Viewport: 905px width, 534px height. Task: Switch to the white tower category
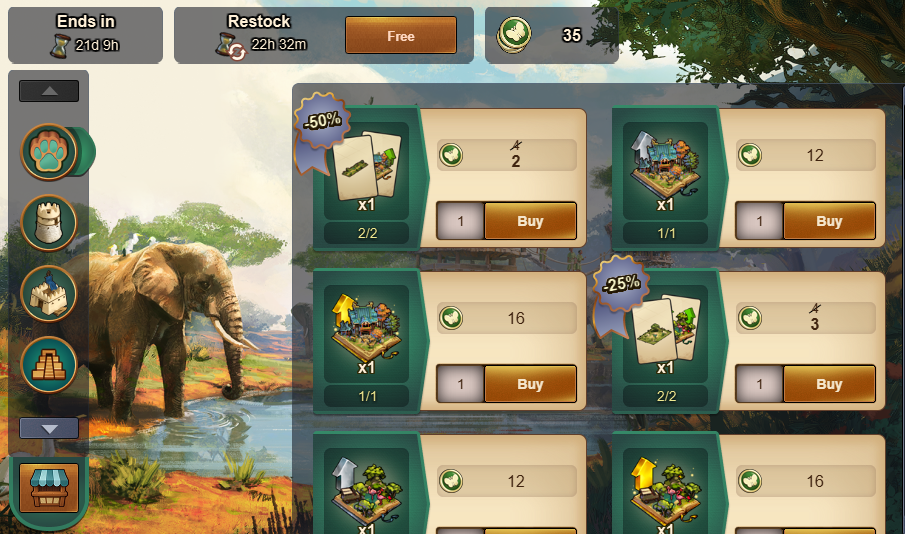49,222
